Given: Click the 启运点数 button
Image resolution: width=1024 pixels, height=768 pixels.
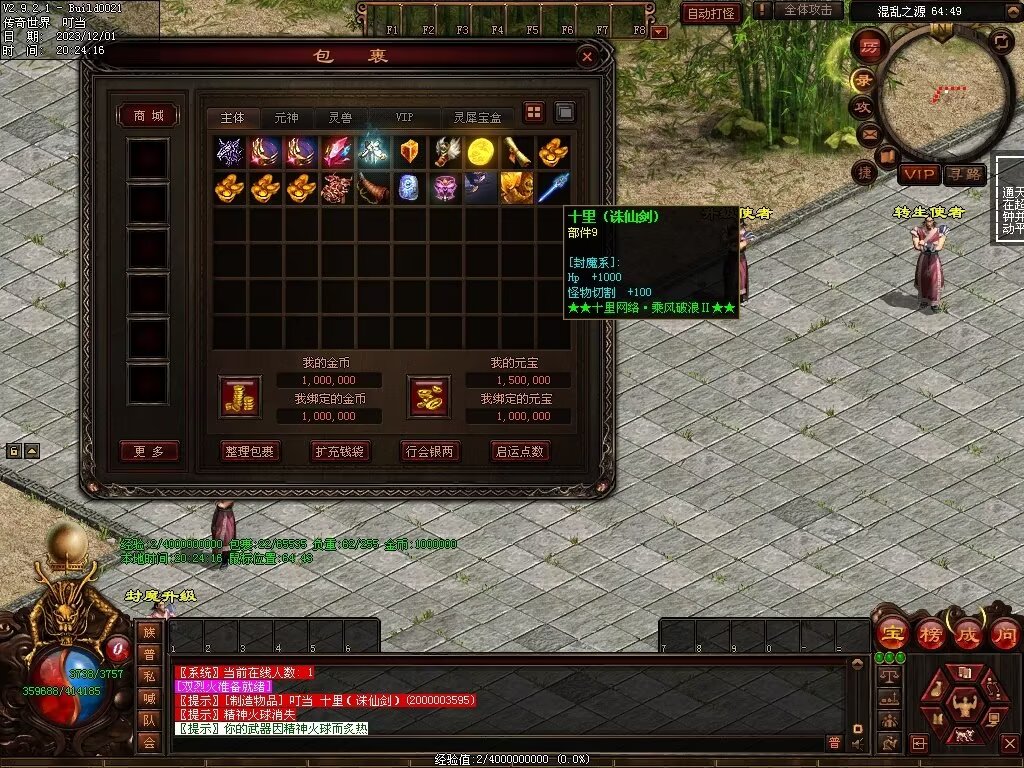Looking at the screenshot, I should pyautogui.click(x=520, y=451).
